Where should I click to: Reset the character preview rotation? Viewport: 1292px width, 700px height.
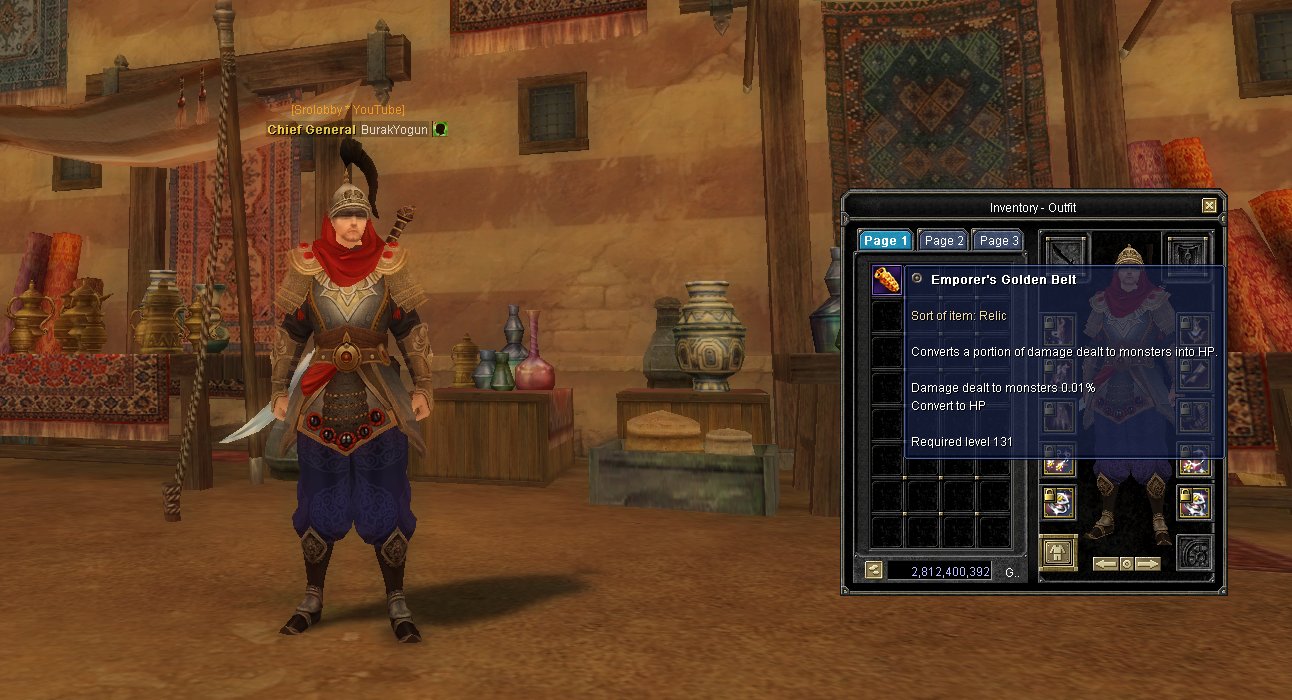tap(1126, 564)
